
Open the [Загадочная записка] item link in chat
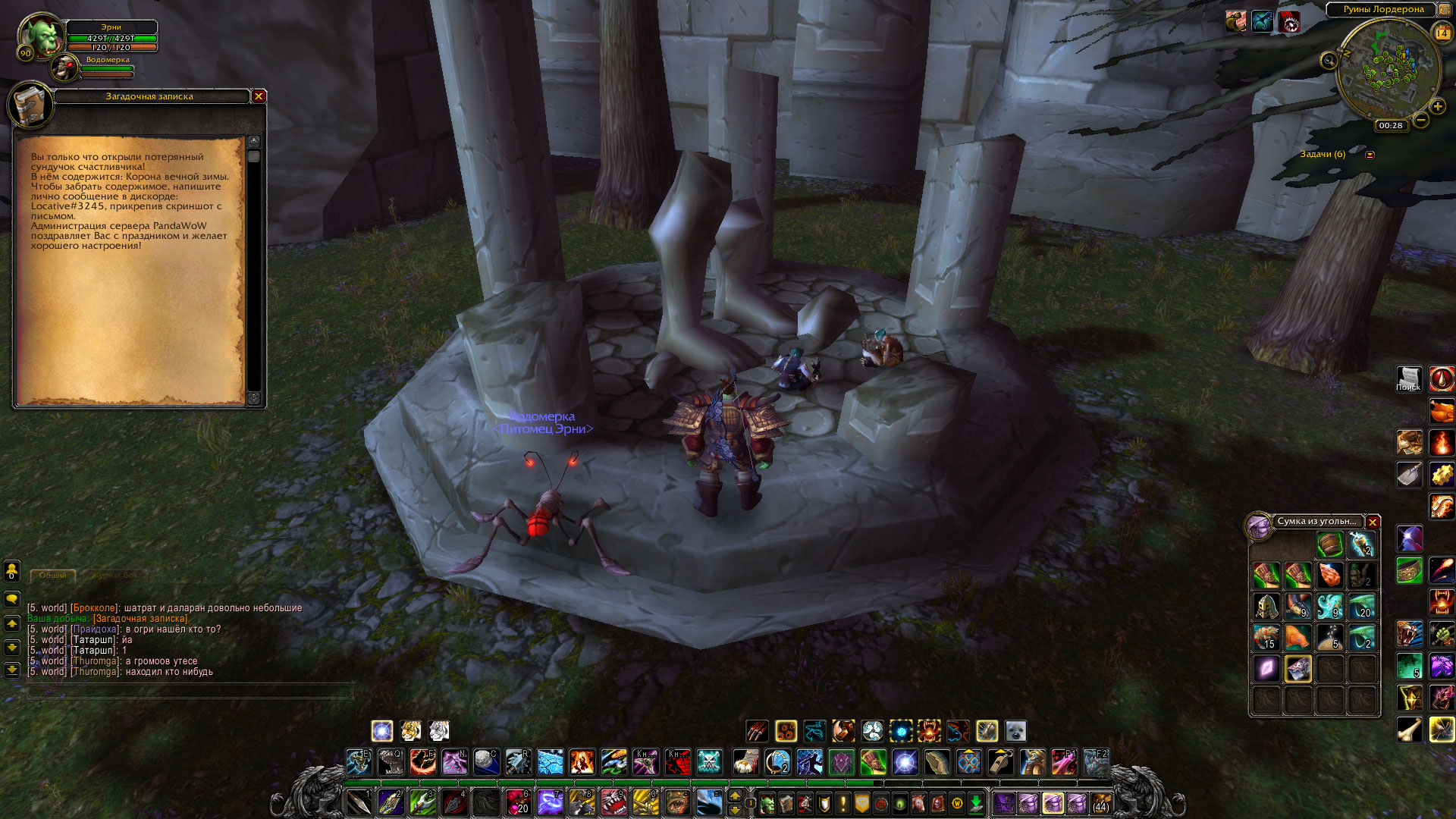(x=140, y=619)
